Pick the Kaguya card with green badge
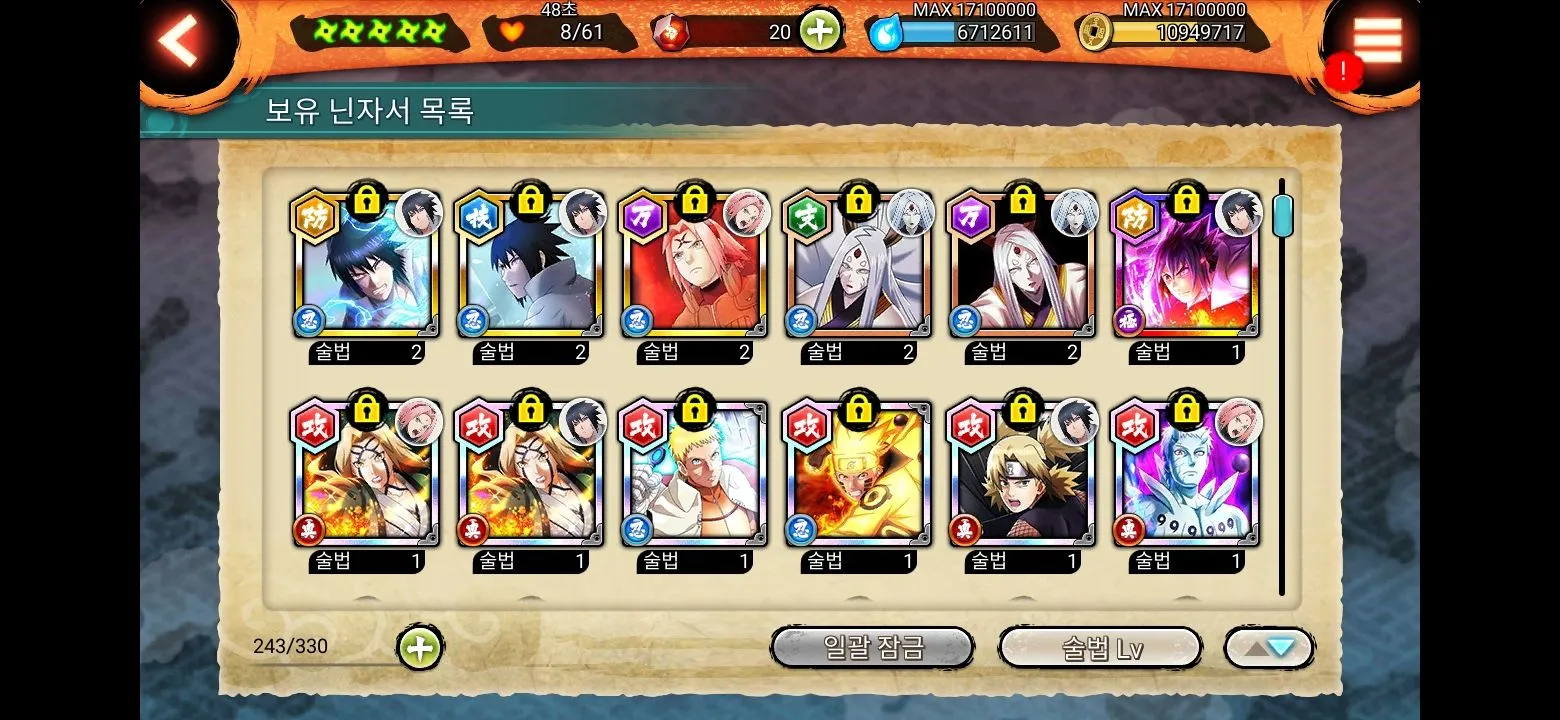Image resolution: width=1560 pixels, height=720 pixels. pos(858,266)
